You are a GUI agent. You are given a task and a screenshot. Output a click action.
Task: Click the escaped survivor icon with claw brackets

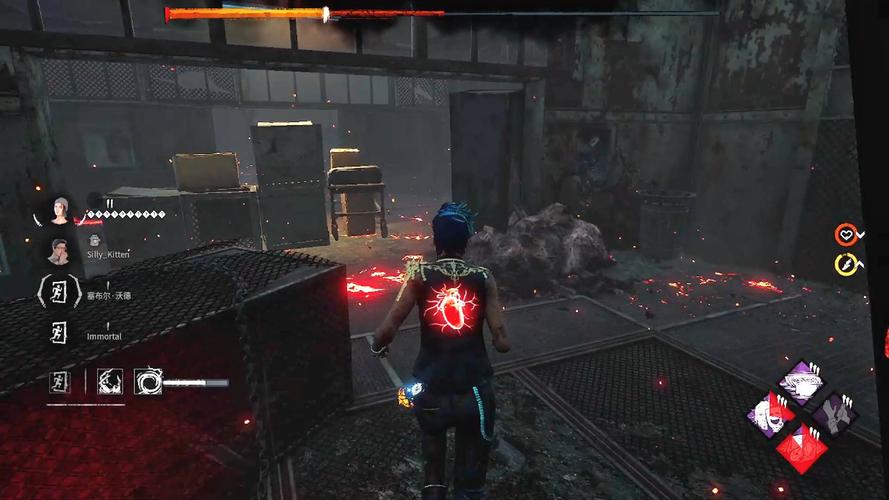[59, 292]
